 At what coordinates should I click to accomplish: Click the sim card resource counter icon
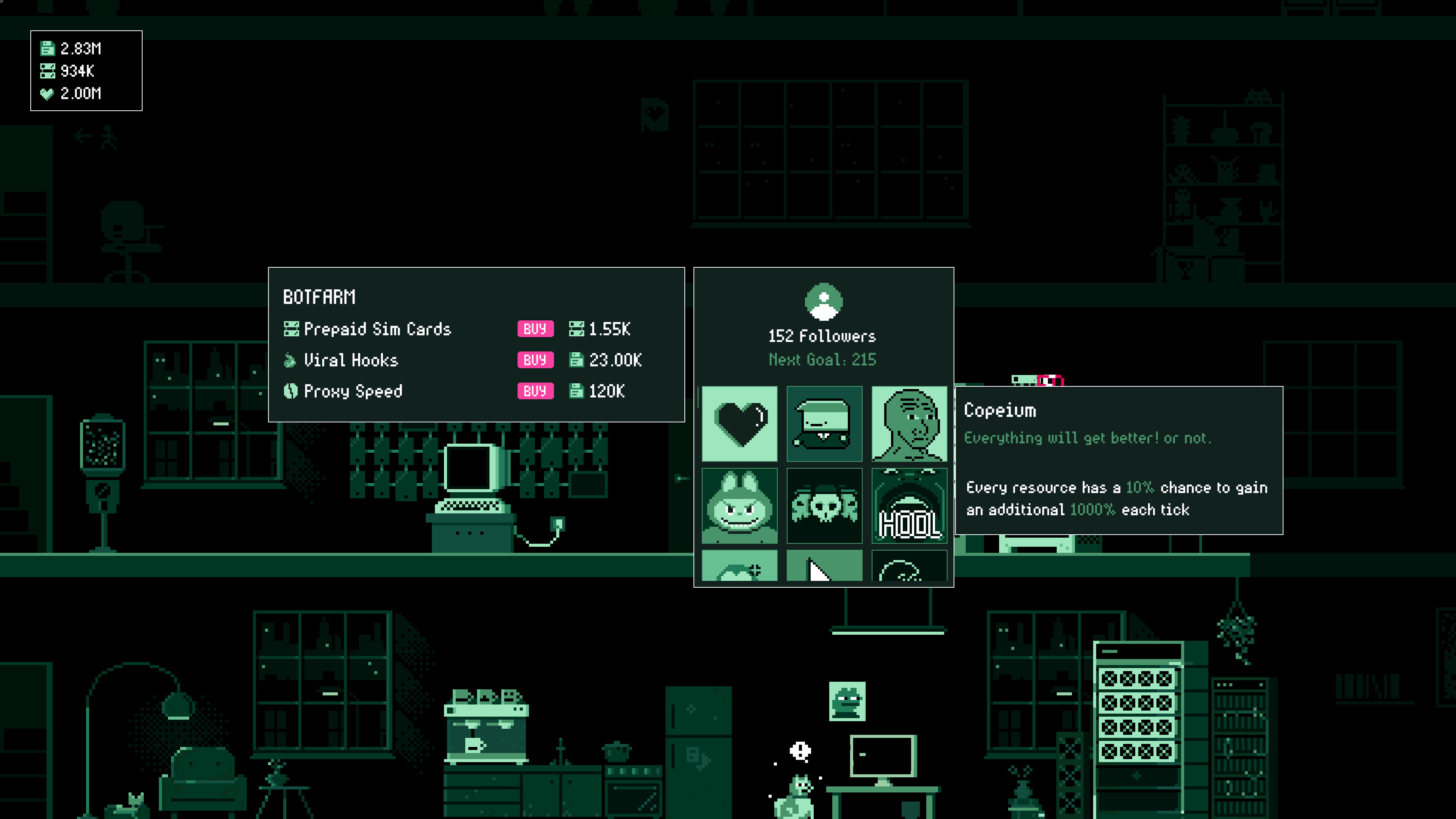pos(47,71)
